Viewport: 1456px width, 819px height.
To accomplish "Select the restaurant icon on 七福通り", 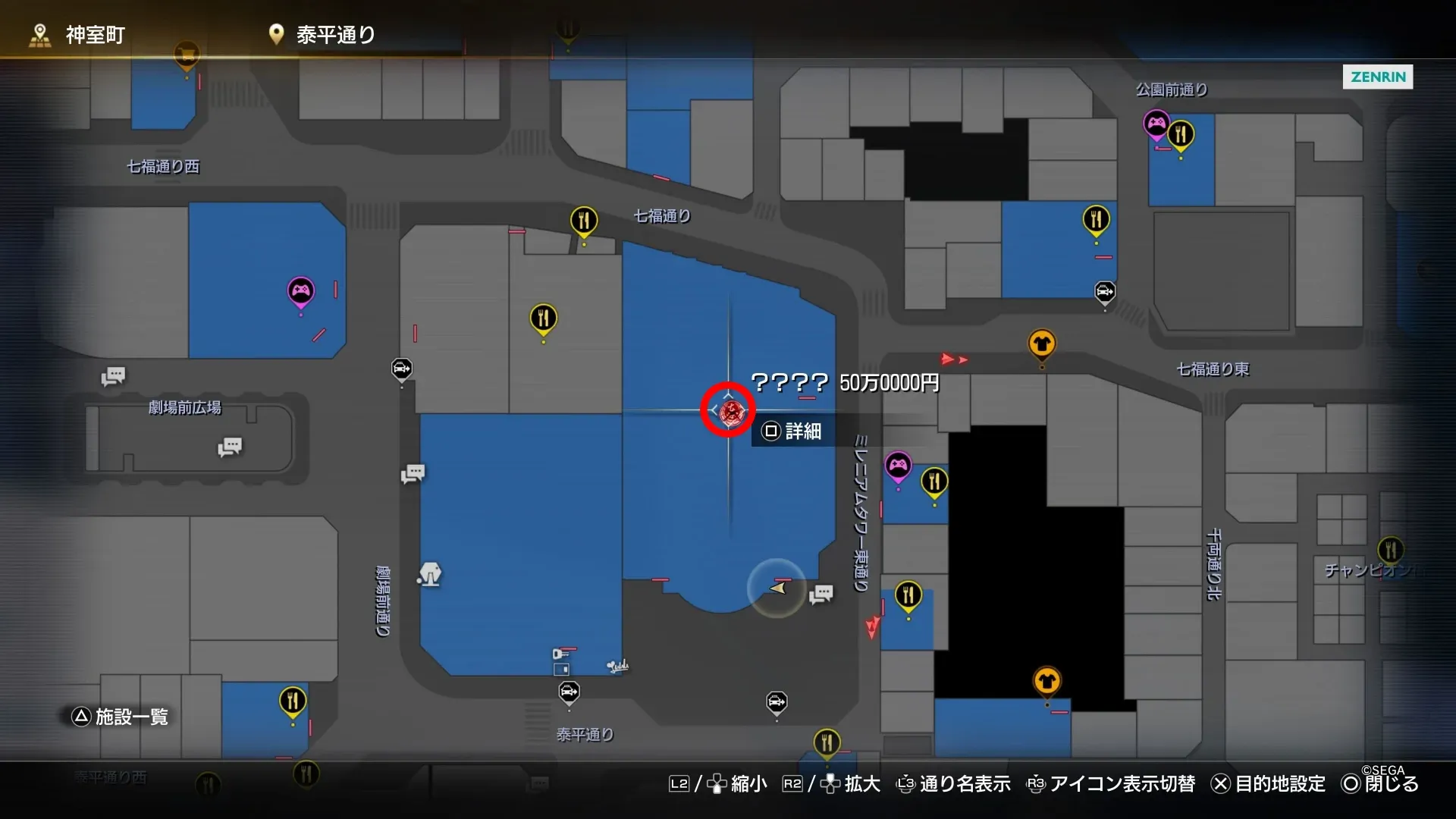I will tap(584, 221).
